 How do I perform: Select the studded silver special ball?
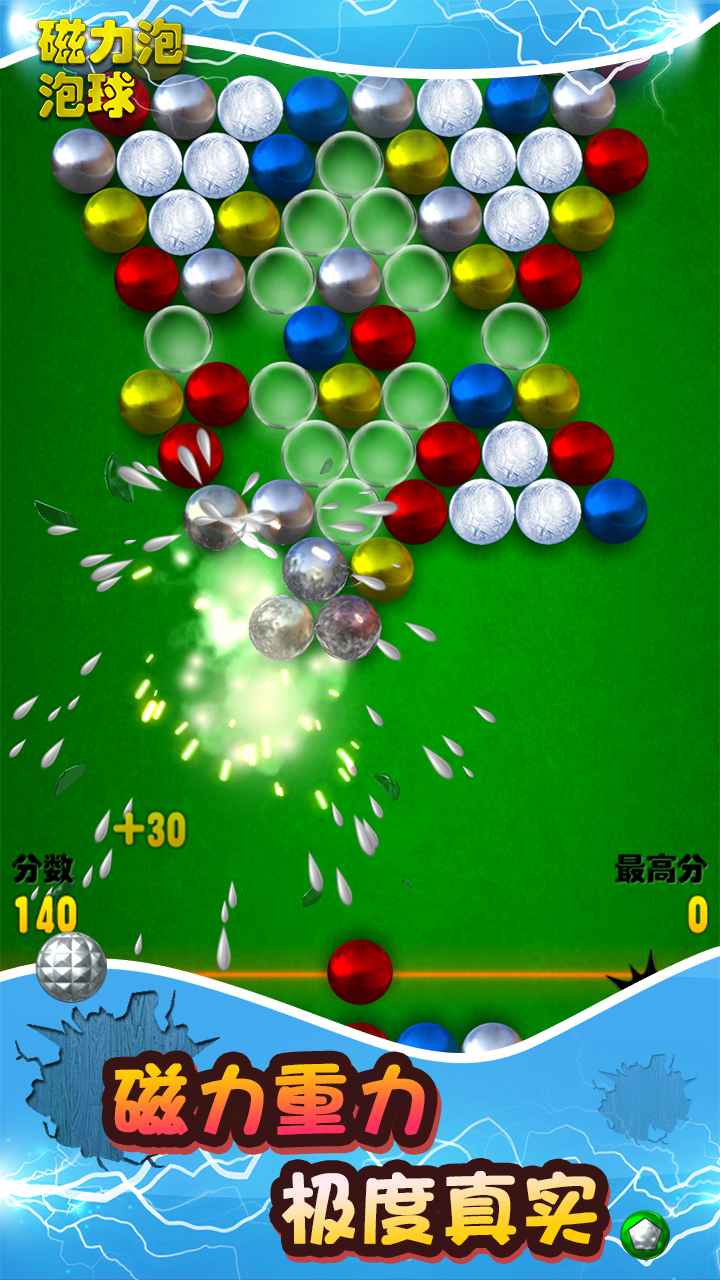(71, 966)
